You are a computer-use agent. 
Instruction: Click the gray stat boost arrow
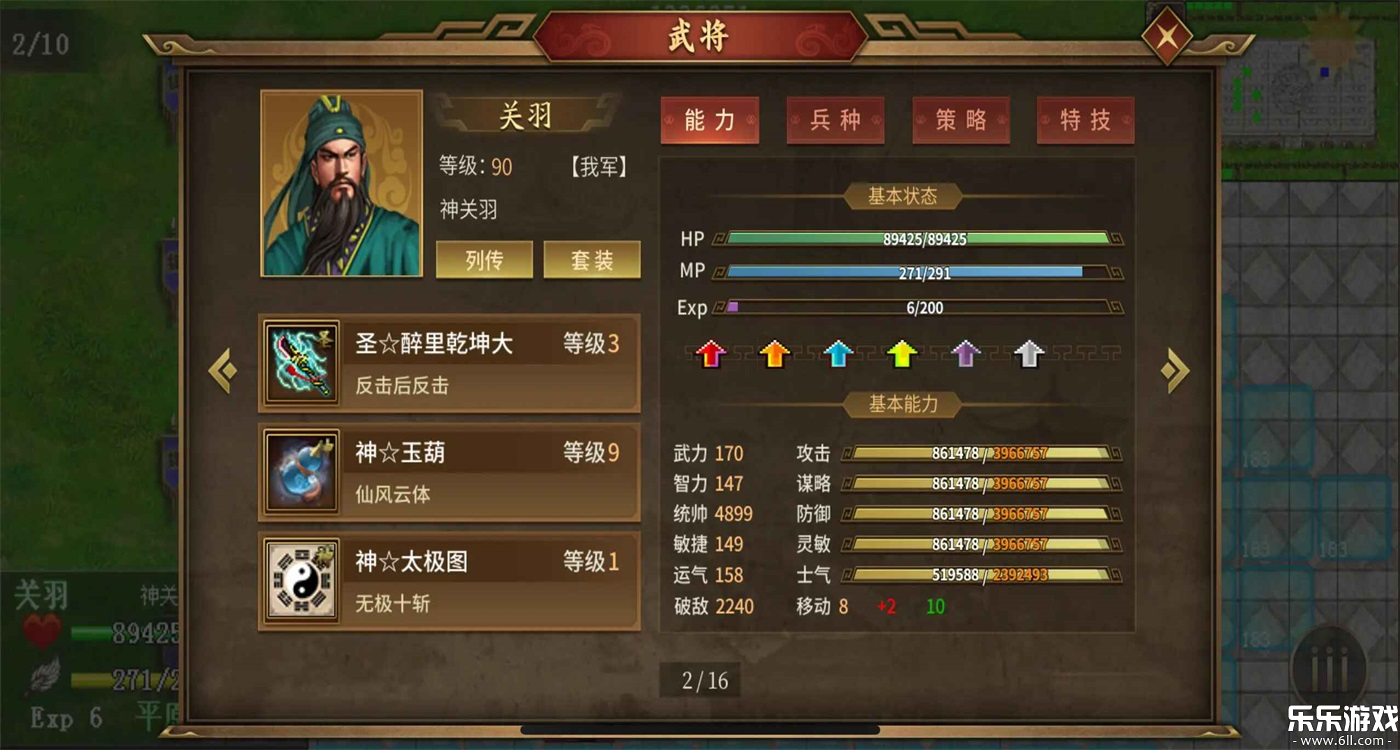pyautogui.click(x=1027, y=355)
